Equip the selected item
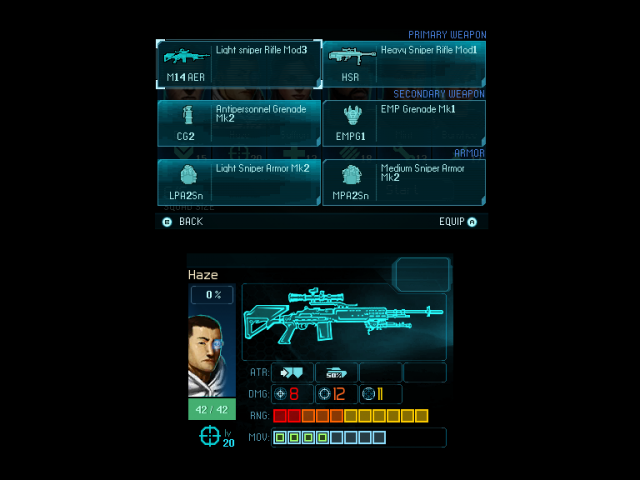This screenshot has height=480, width=640. click(457, 222)
